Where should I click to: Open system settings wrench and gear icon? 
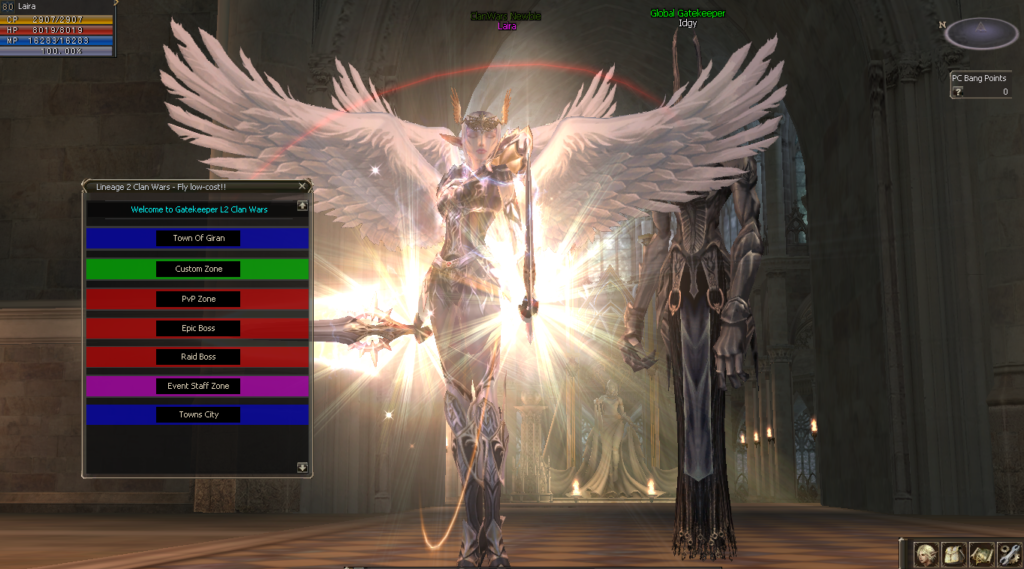coord(1008,554)
